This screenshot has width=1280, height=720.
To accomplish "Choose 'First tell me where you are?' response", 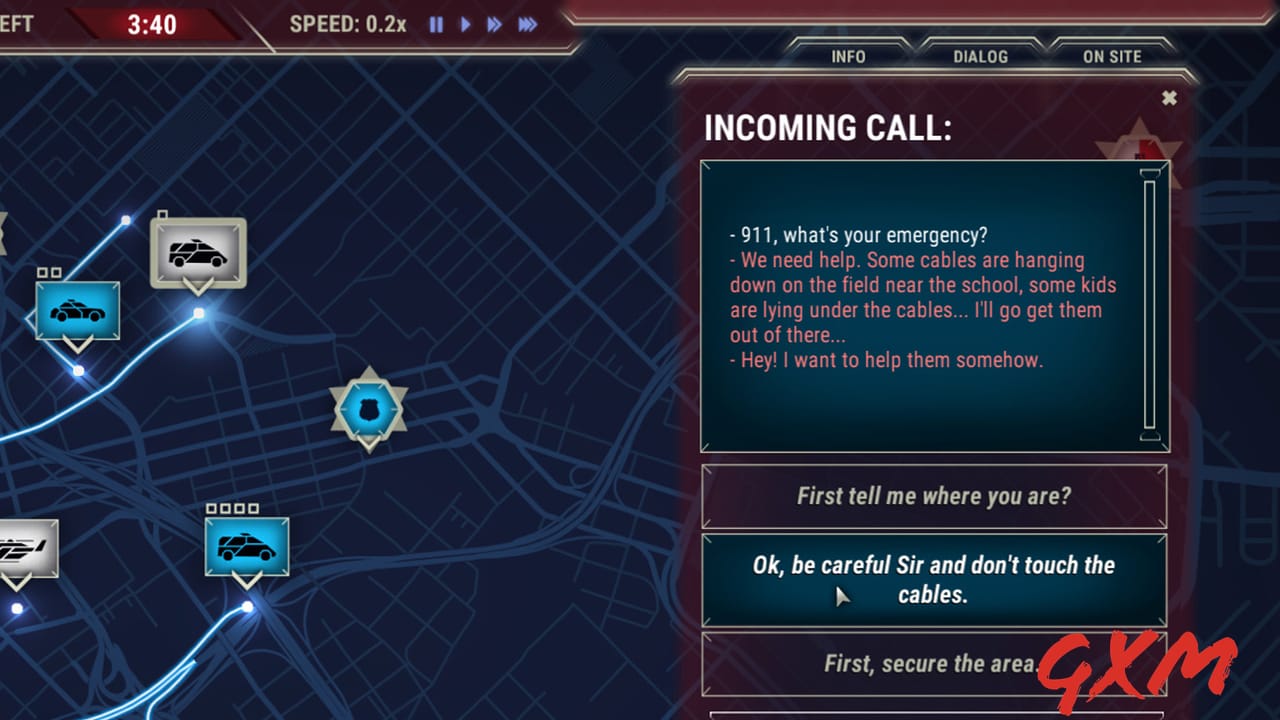I will pos(934,496).
